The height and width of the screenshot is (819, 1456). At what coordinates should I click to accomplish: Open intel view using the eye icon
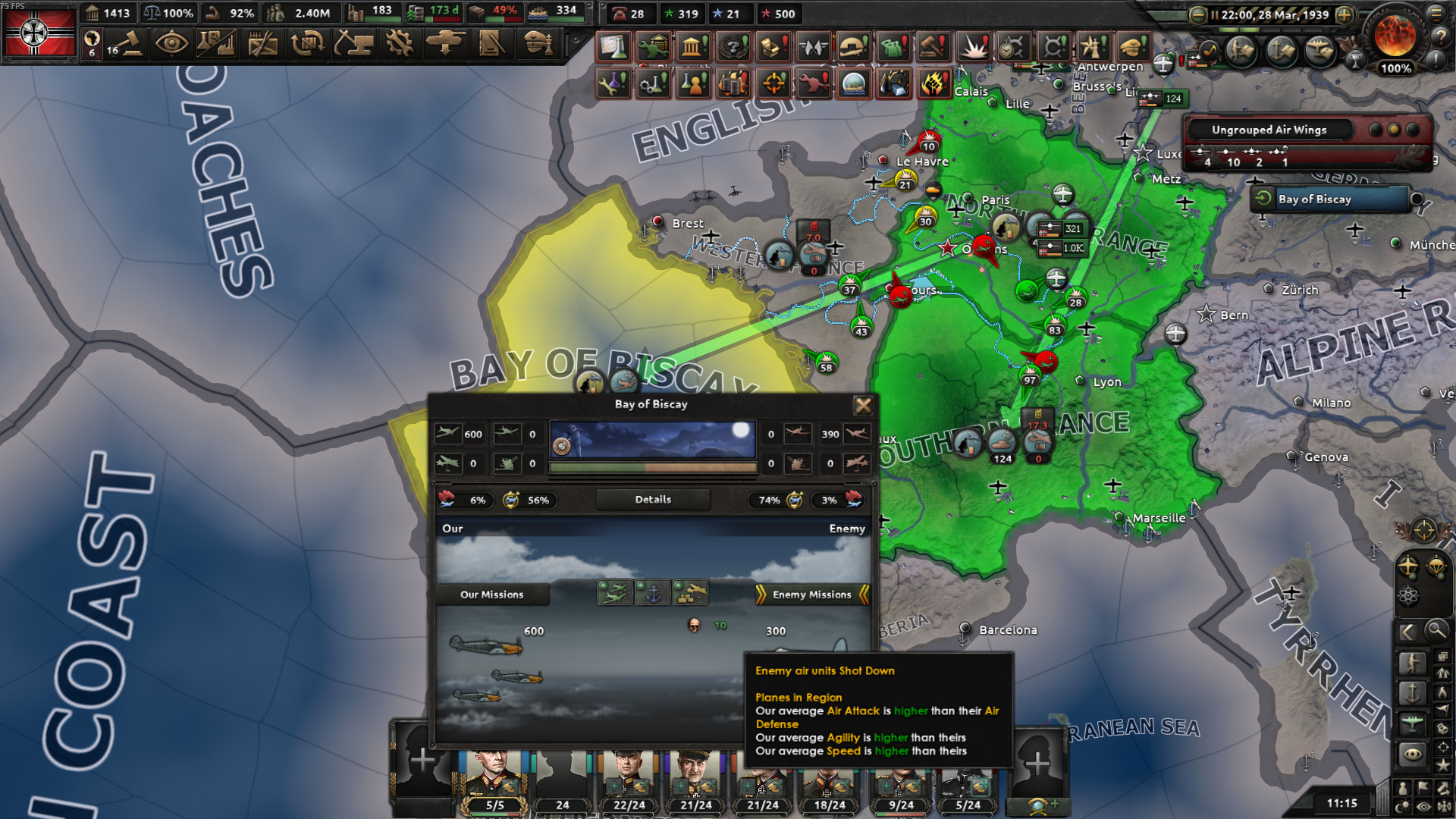pos(1412,753)
